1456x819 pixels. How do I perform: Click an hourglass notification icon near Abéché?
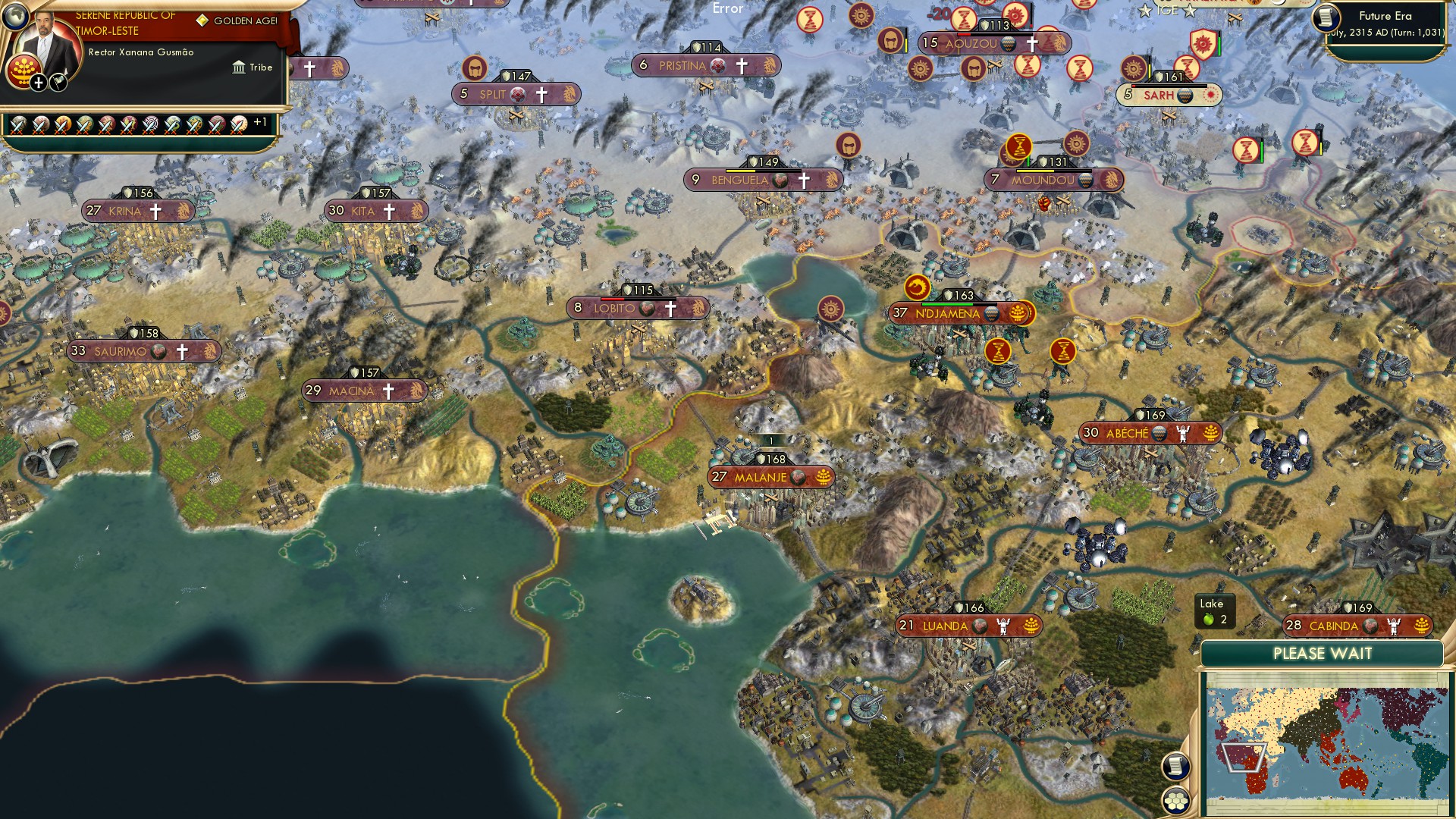pyautogui.click(x=1062, y=350)
